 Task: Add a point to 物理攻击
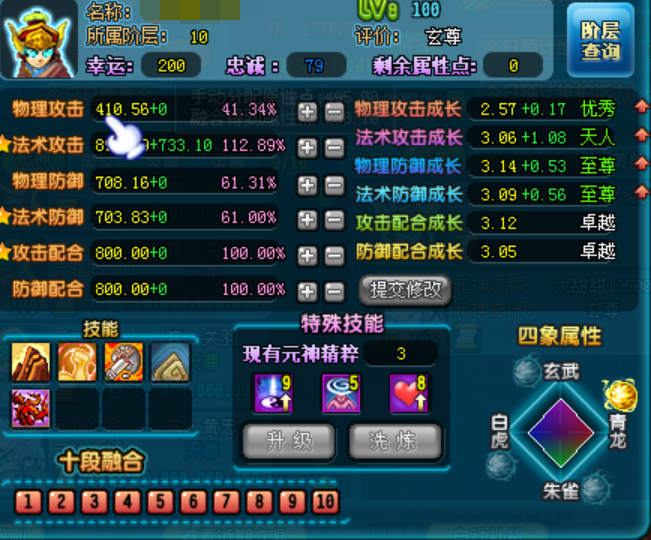coord(308,110)
